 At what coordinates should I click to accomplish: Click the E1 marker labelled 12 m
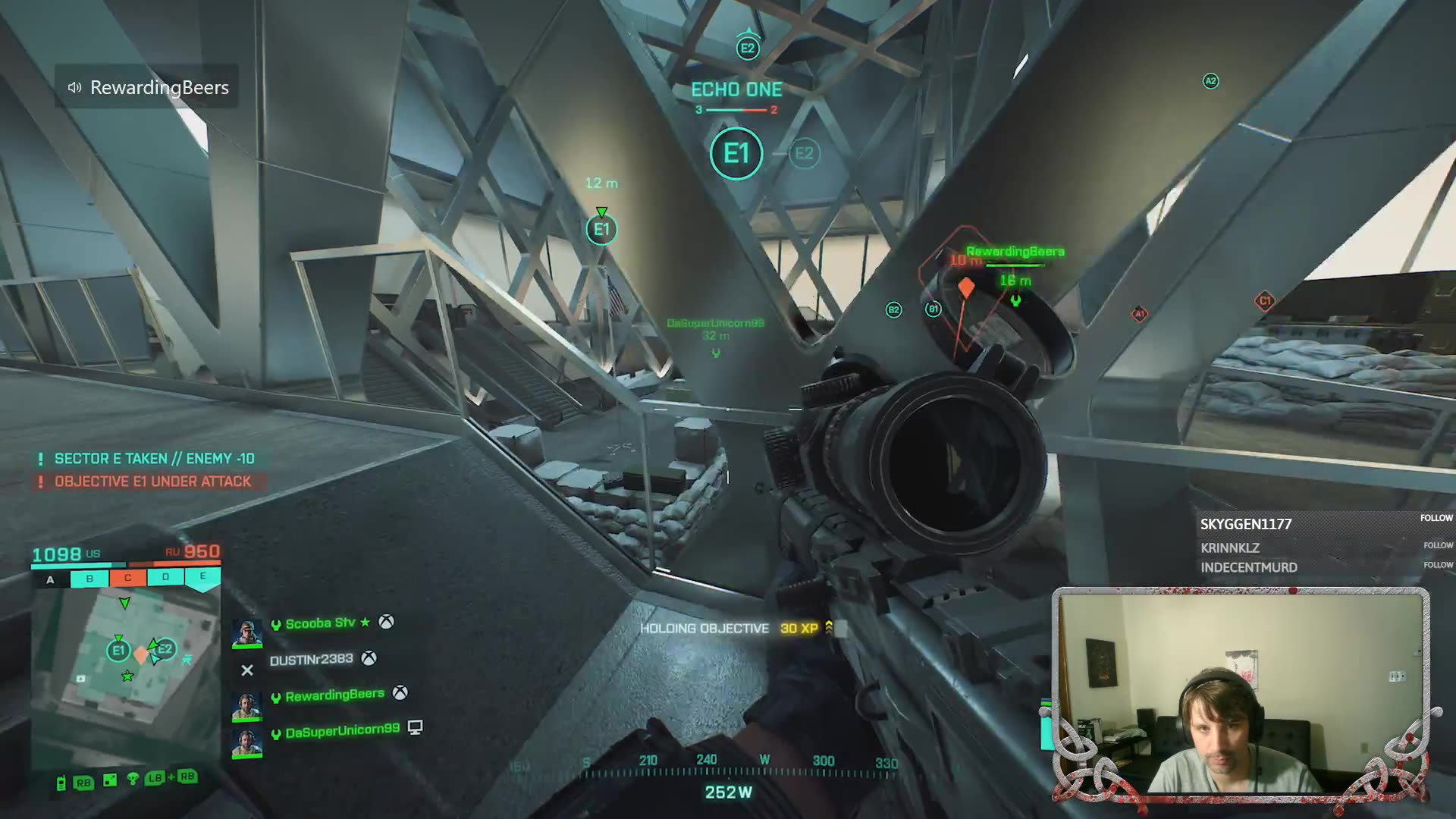click(601, 229)
